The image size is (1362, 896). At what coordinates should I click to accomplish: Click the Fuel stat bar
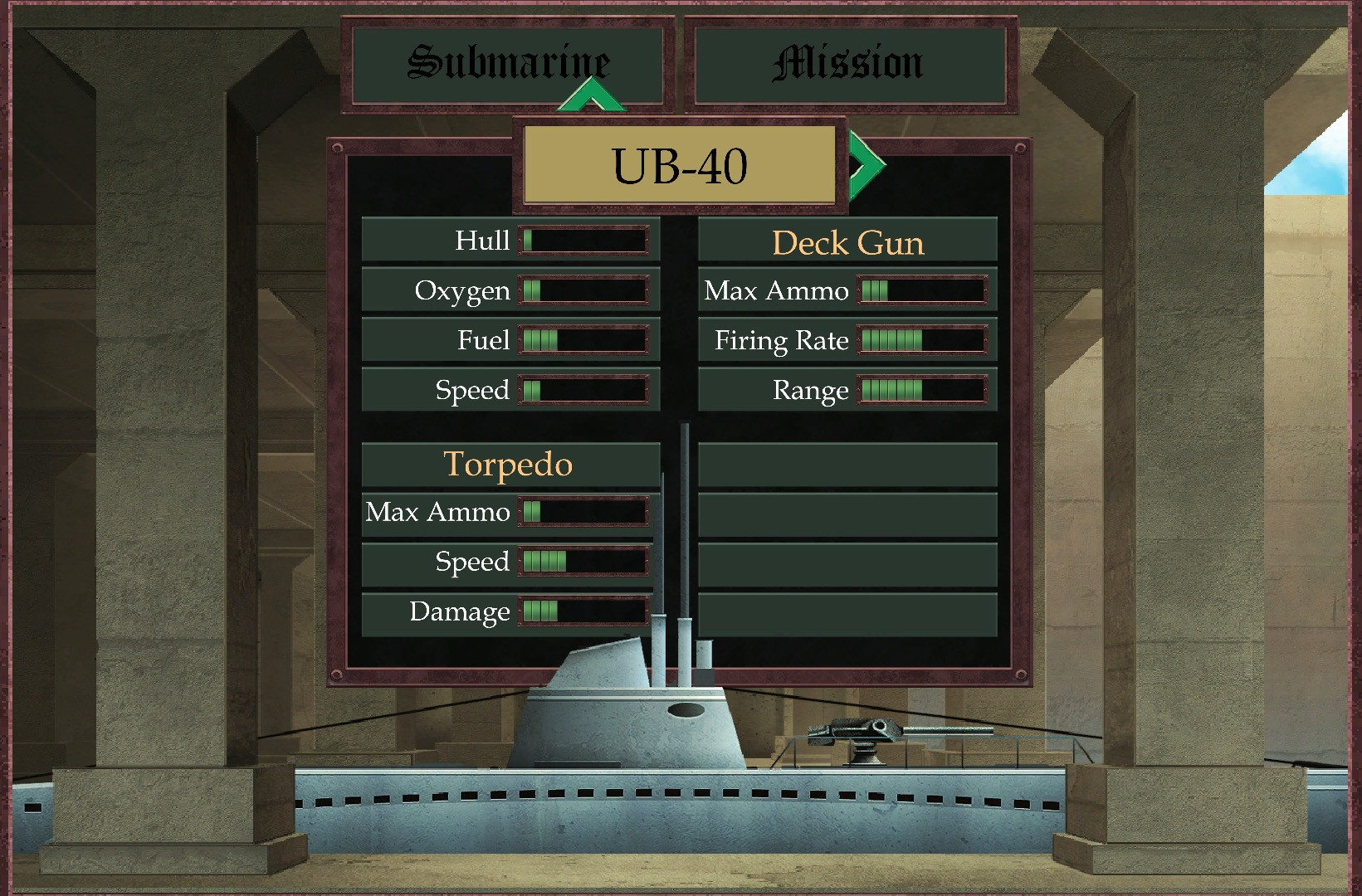point(584,340)
